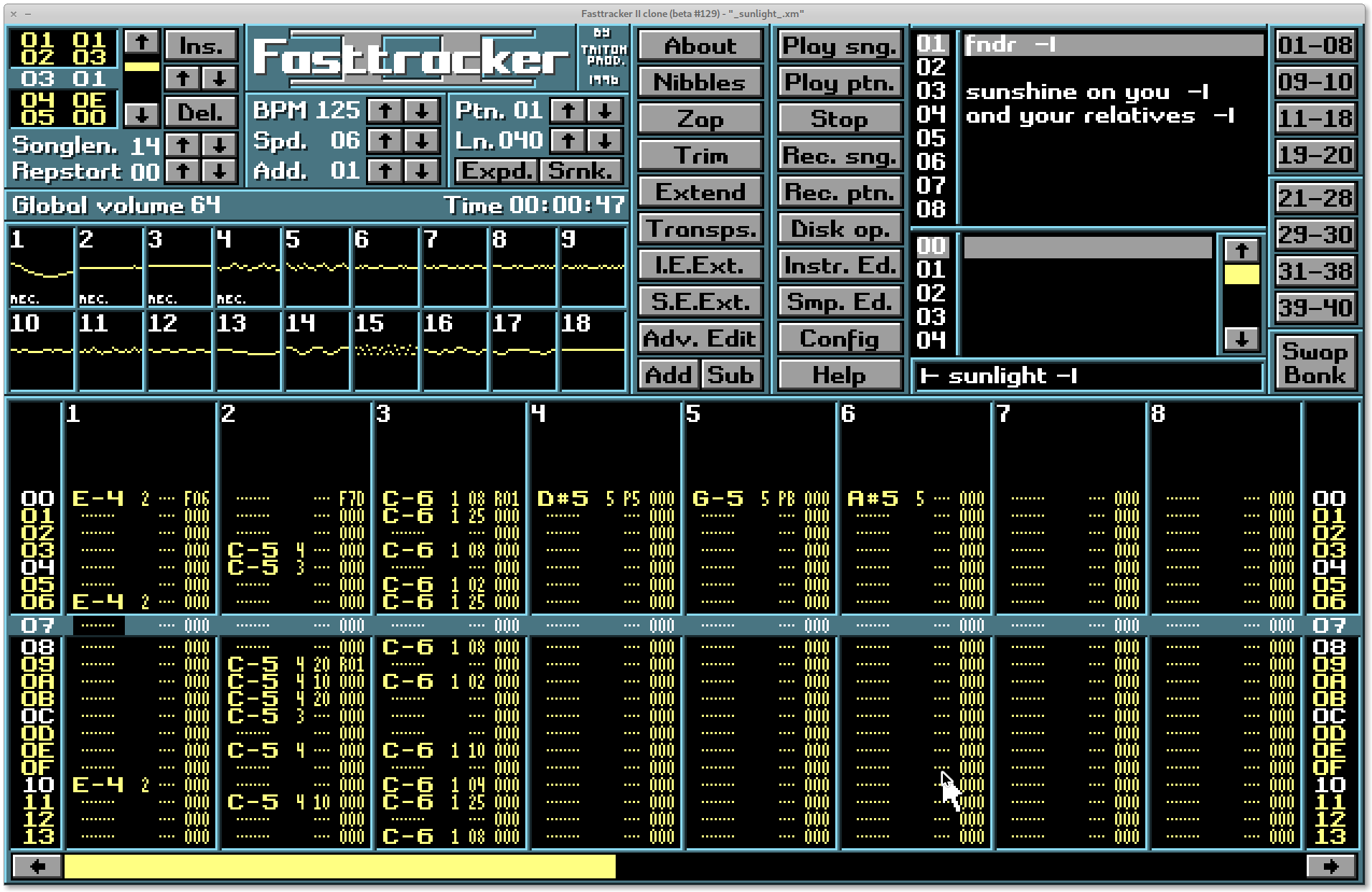The width and height of the screenshot is (1372, 892).
Task: Select instrument 03 in the instrument list
Action: (931, 92)
